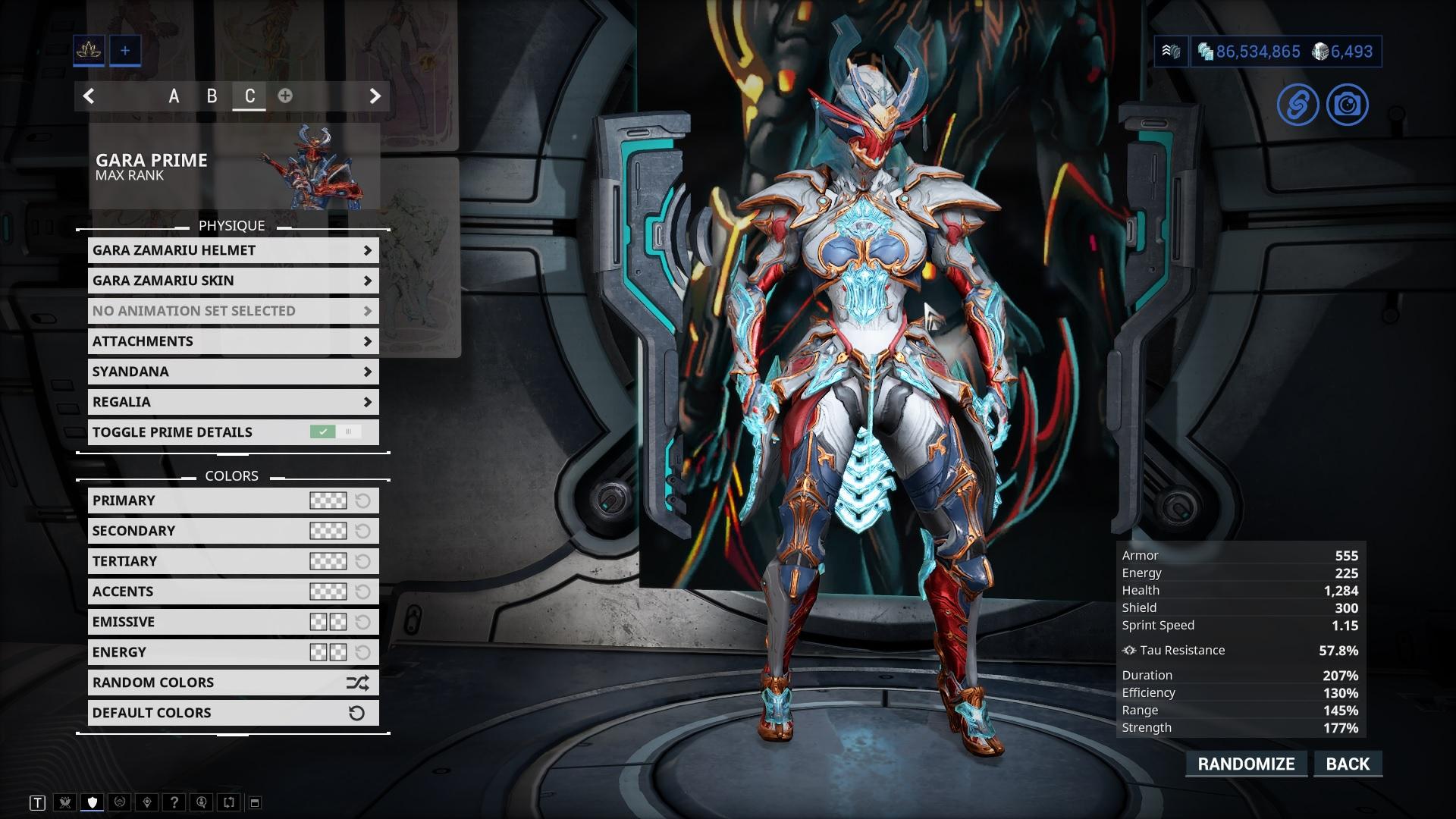Switch to appearance config B

[x=212, y=96]
